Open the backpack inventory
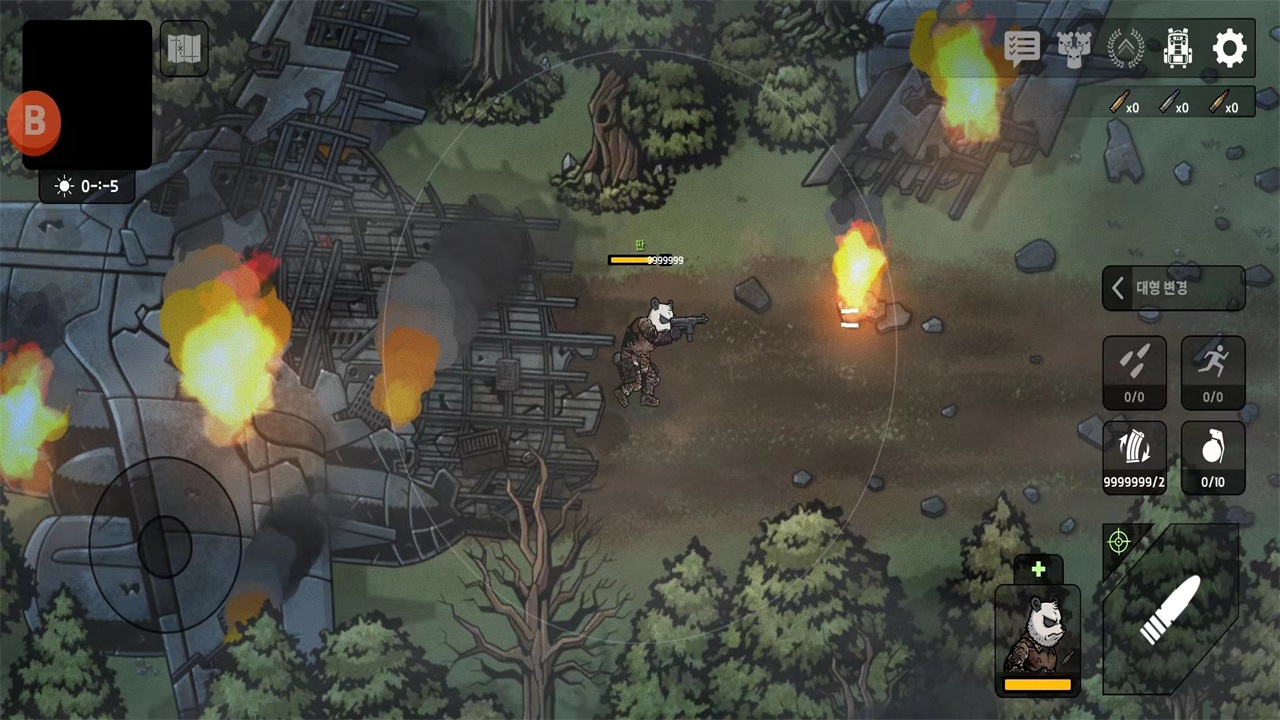1280x720 pixels. [x=1178, y=48]
